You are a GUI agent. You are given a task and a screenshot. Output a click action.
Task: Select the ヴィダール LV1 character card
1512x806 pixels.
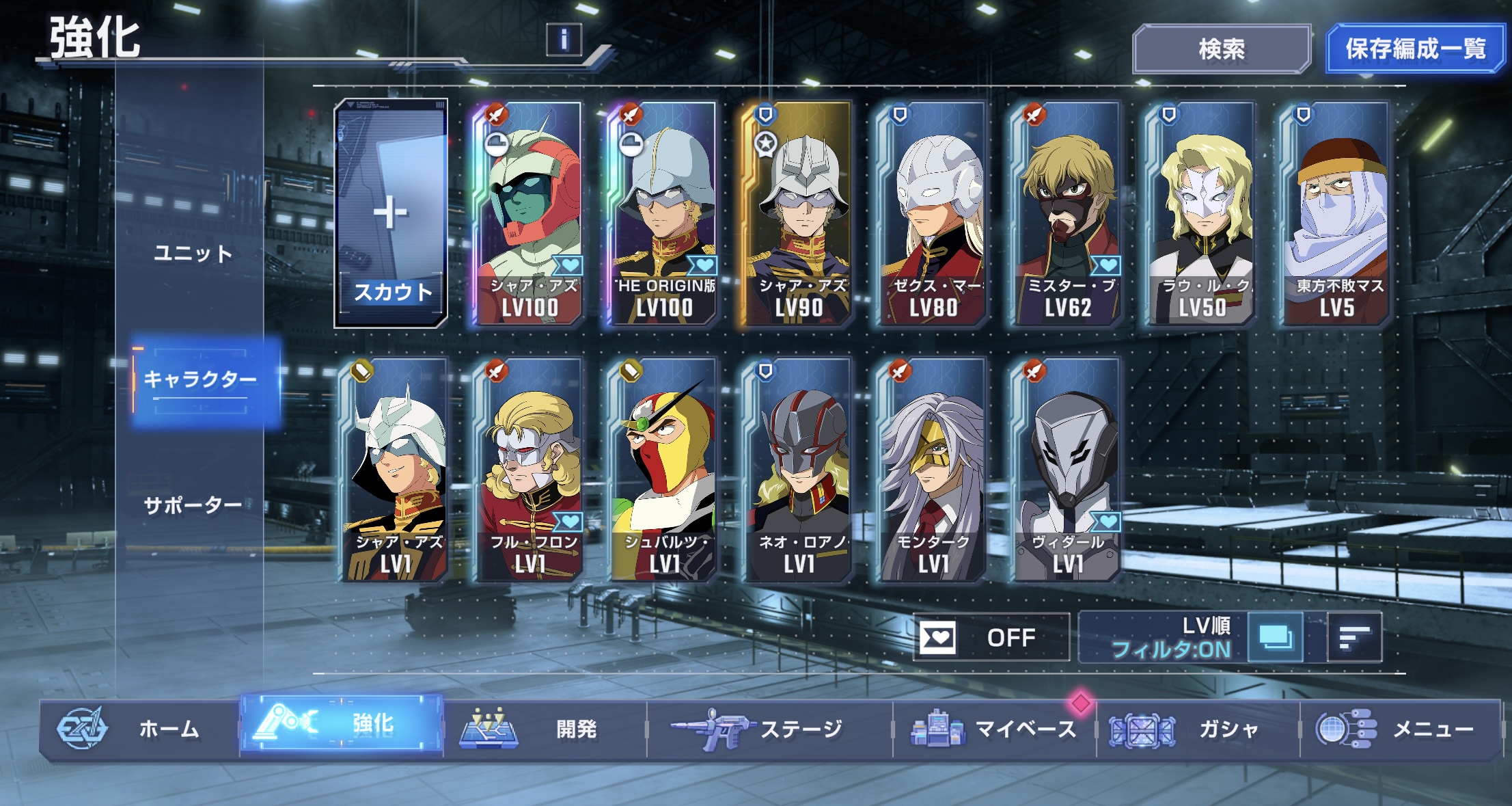1067,470
